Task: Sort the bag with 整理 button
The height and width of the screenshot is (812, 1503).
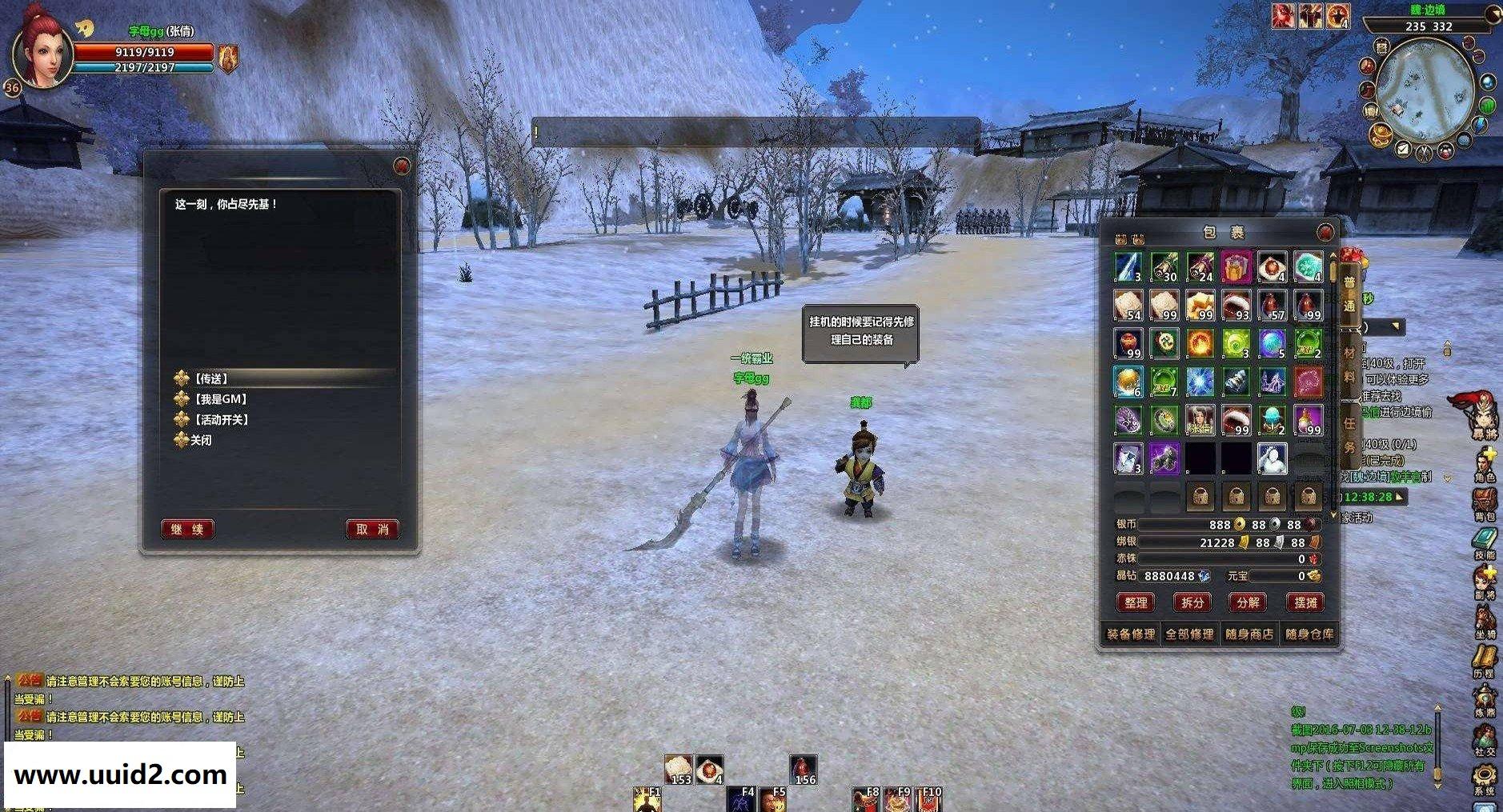Action: coord(1136,602)
